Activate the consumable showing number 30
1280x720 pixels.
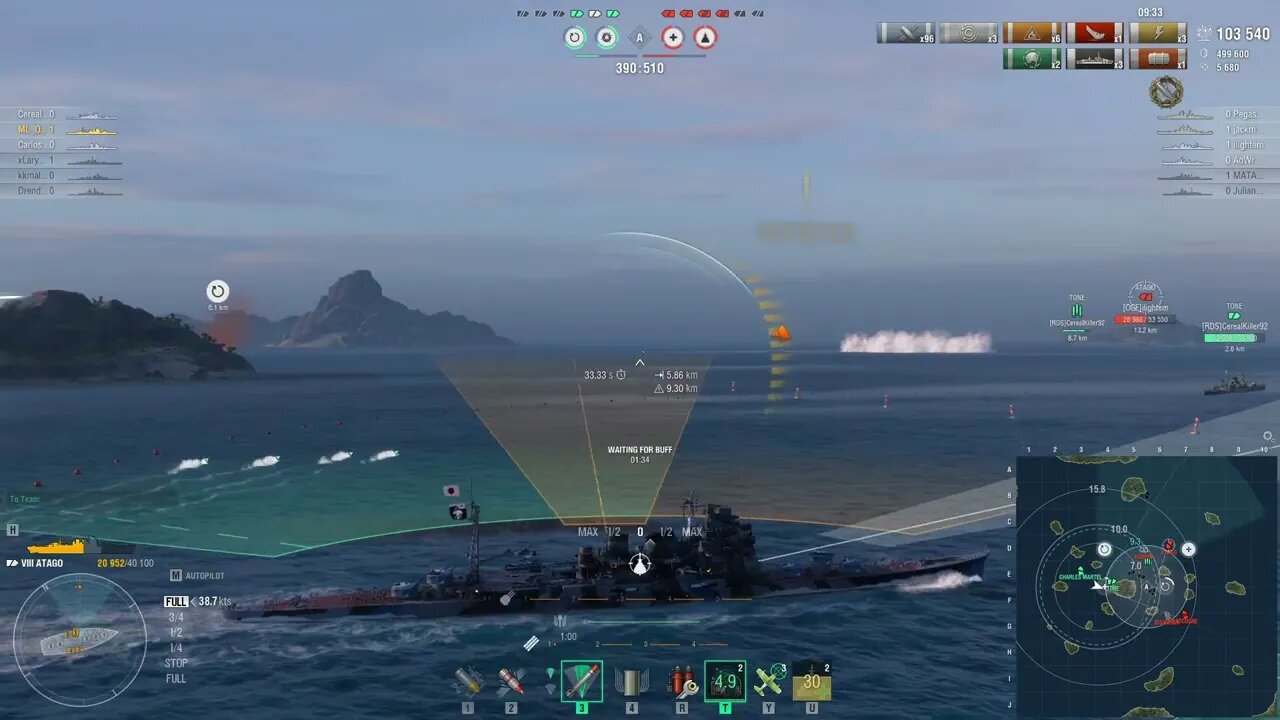811,681
